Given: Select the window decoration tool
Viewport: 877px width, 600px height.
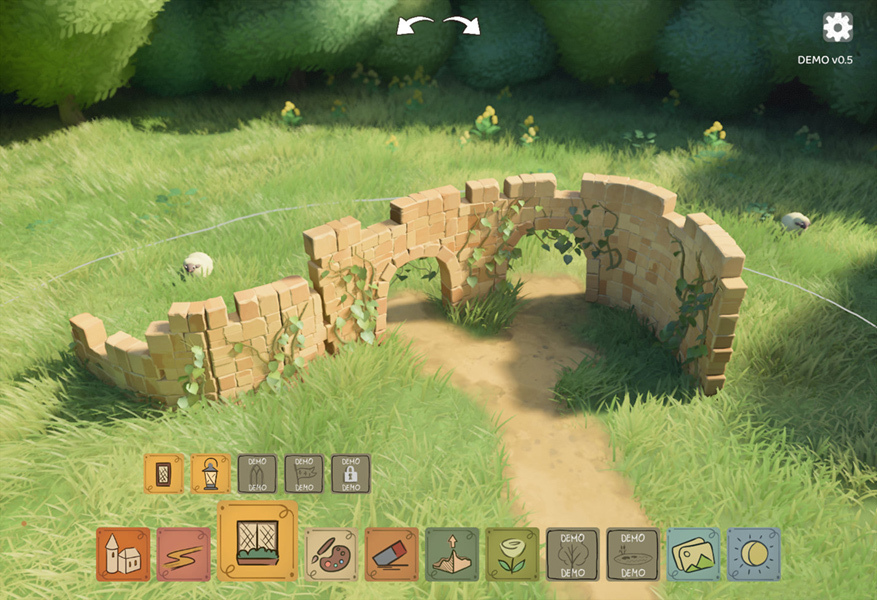Looking at the screenshot, I should pyautogui.click(x=257, y=541).
